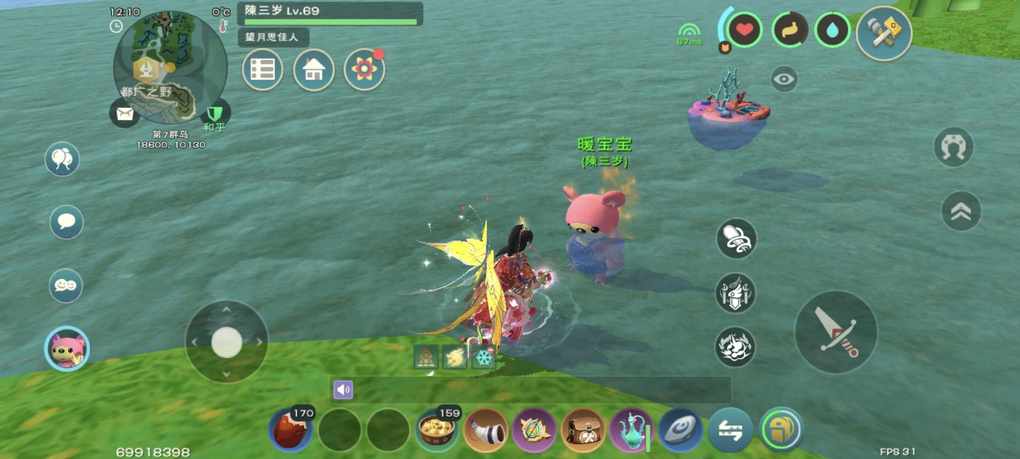Image resolution: width=1020 pixels, height=459 pixels.
Task: Switch hotbar with the swap arrows button
Action: 730,431
